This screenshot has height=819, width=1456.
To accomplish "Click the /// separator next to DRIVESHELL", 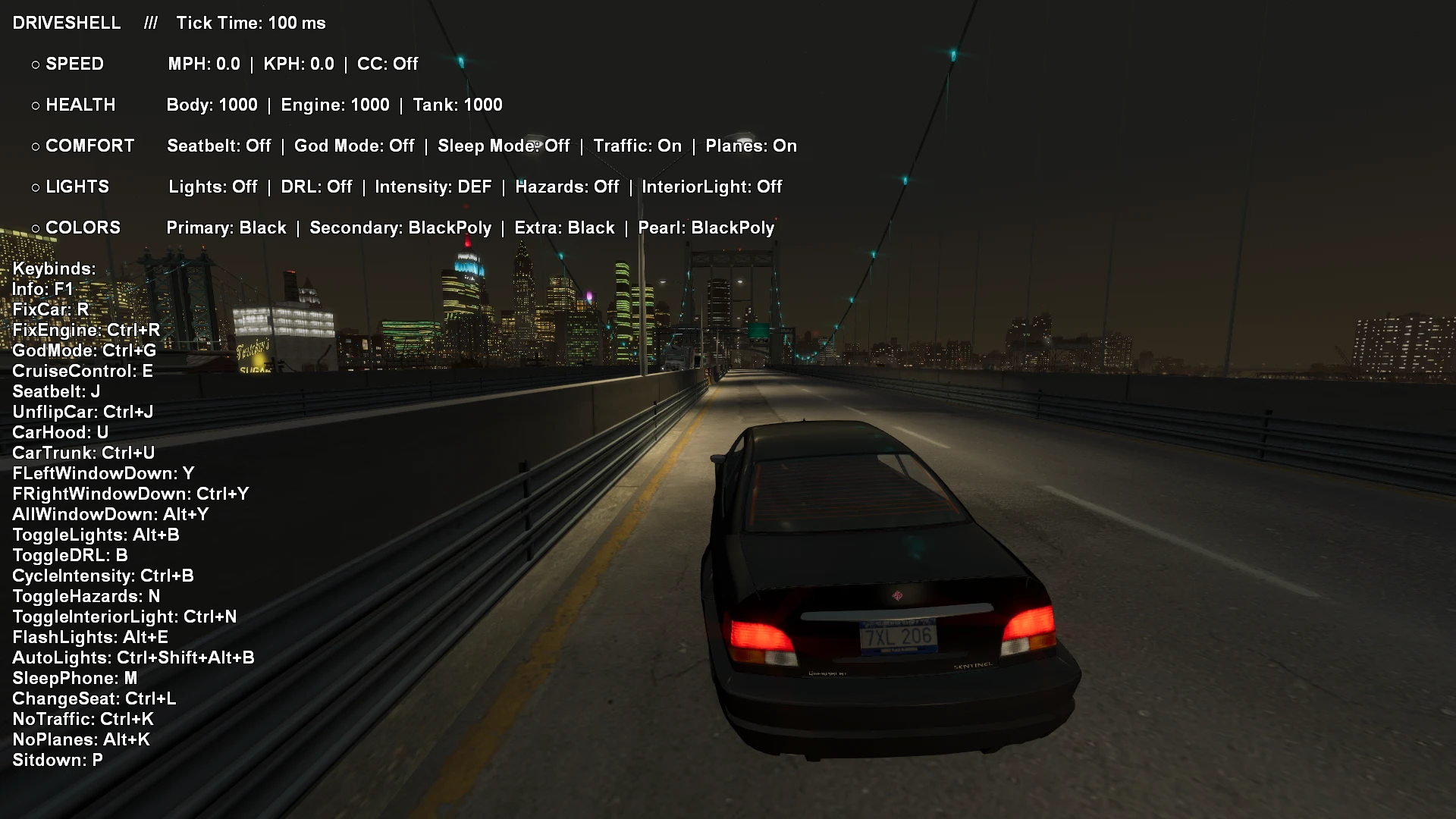I will [149, 24].
